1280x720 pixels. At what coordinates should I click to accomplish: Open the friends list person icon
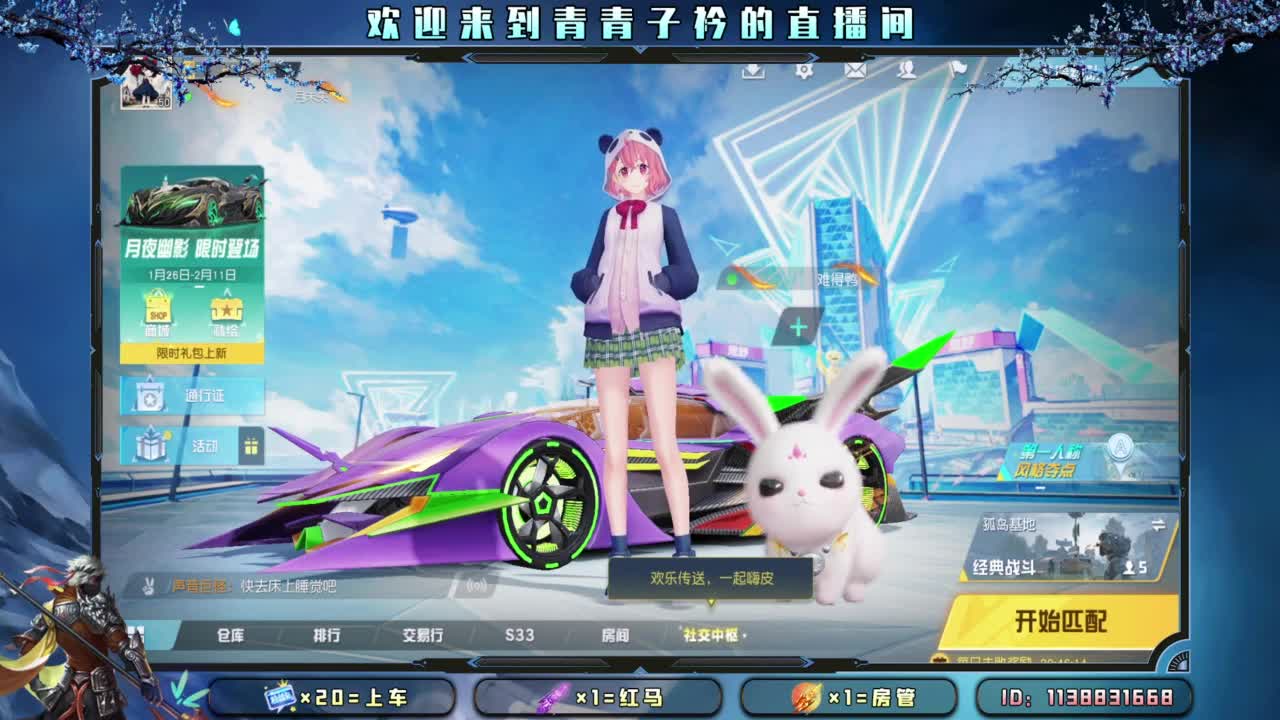[x=908, y=69]
